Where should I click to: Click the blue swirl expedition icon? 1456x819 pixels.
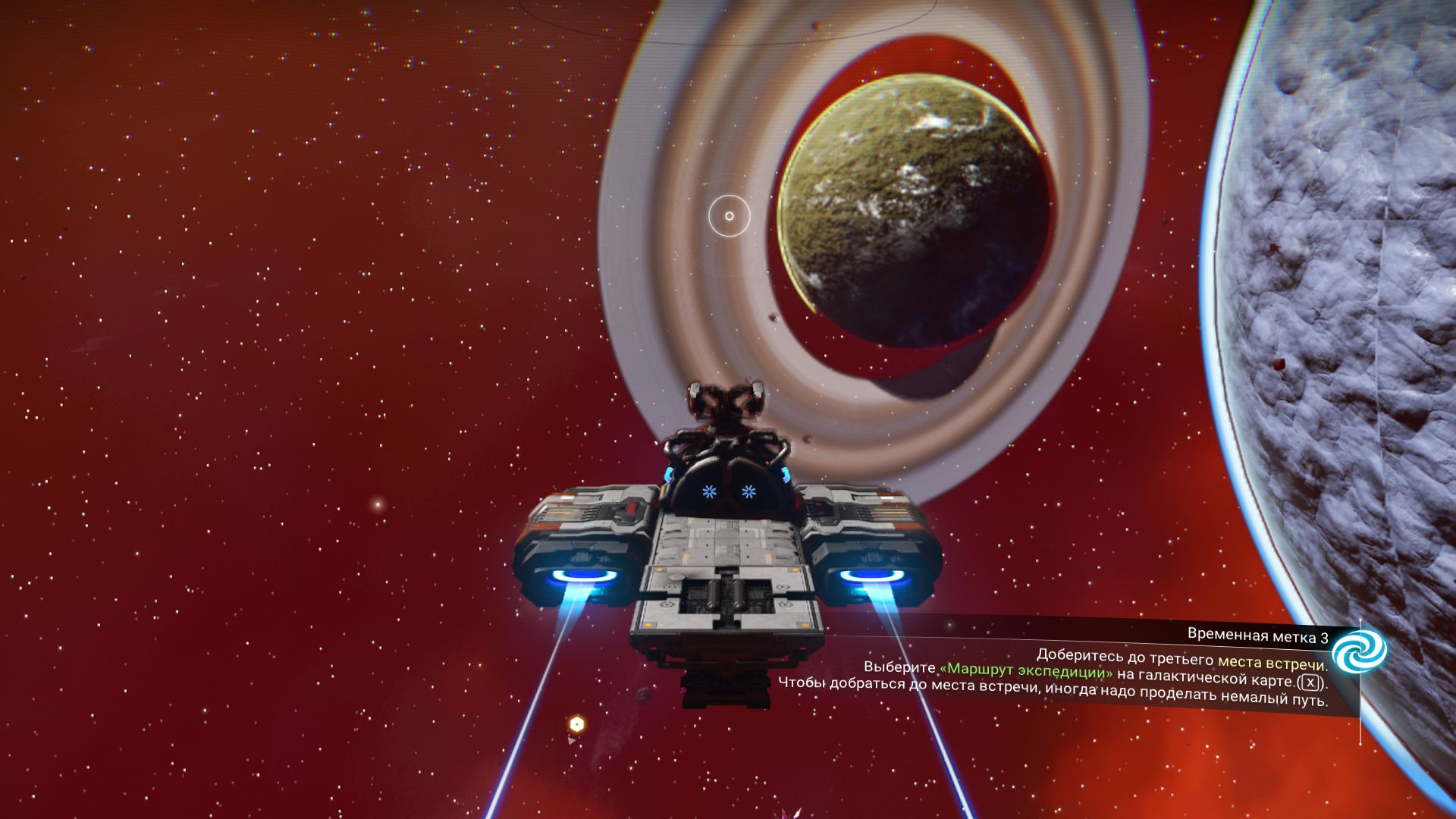pyautogui.click(x=1359, y=651)
